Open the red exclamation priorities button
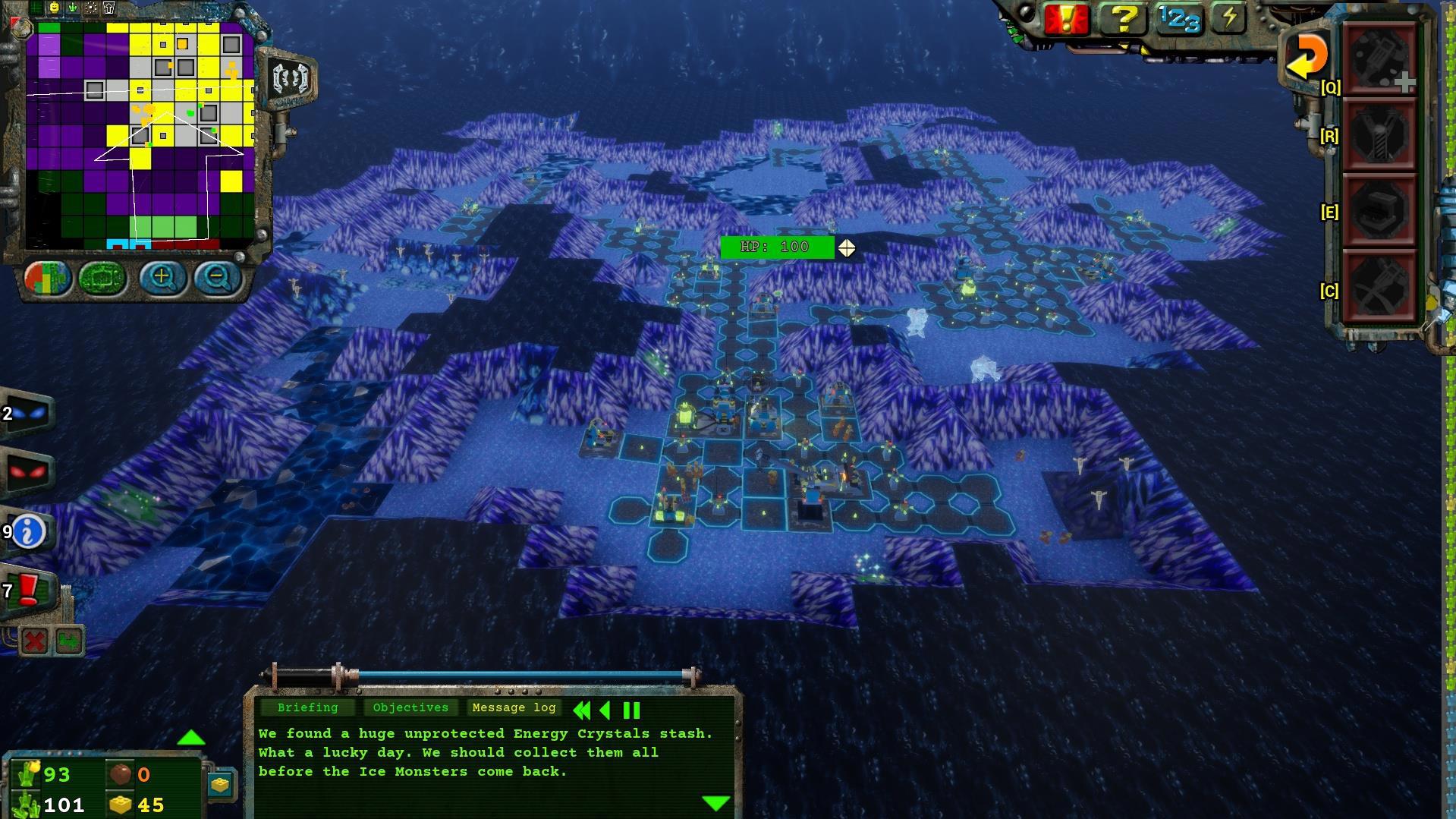Screen dimensions: 1456x819 pyautogui.click(x=1066, y=19)
